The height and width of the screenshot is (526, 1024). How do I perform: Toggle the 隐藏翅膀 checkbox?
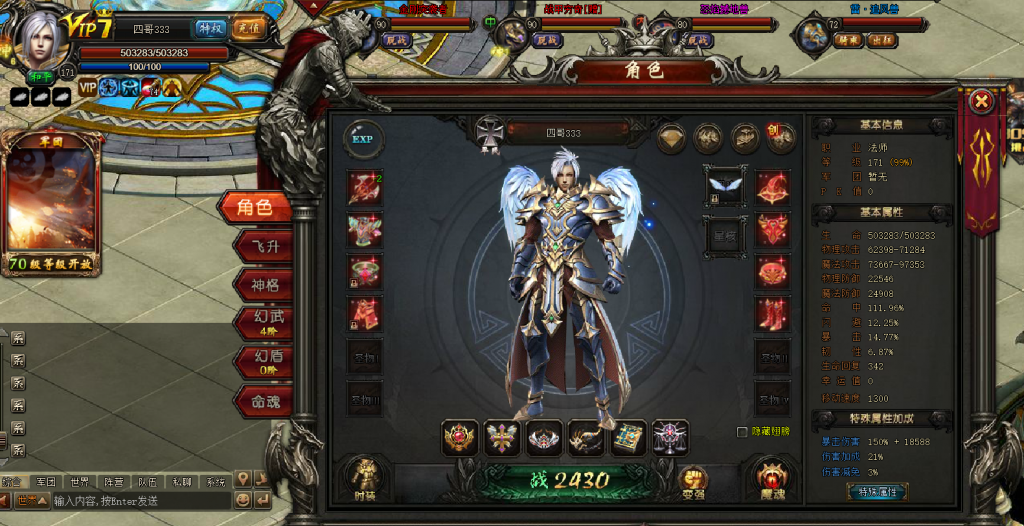(742, 432)
